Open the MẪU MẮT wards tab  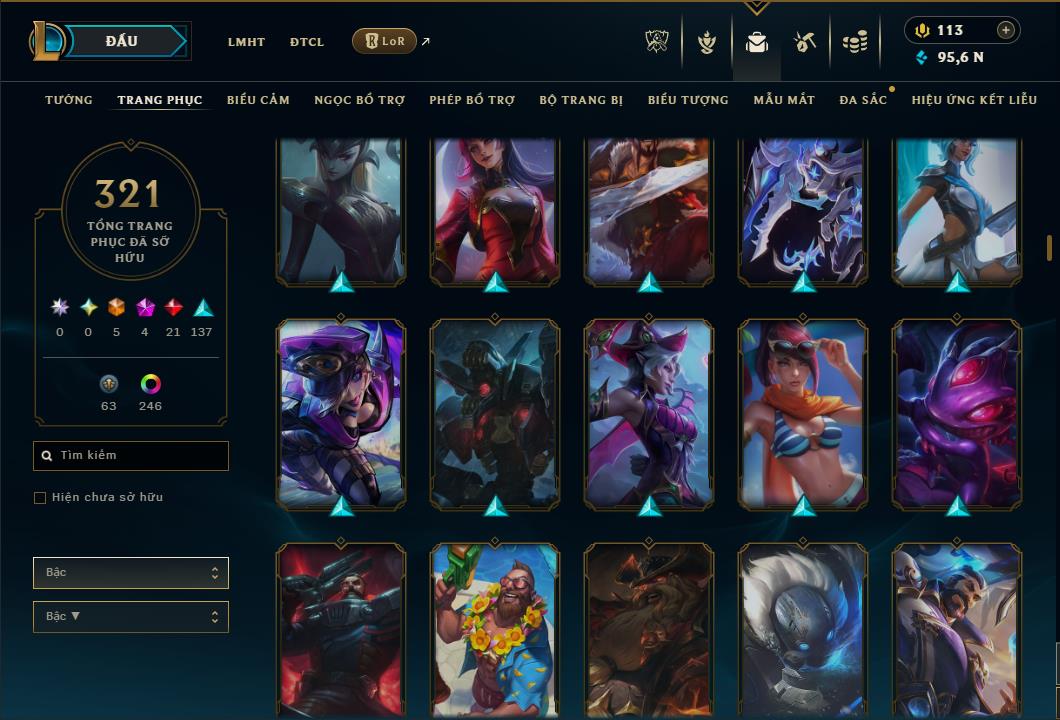tap(784, 100)
